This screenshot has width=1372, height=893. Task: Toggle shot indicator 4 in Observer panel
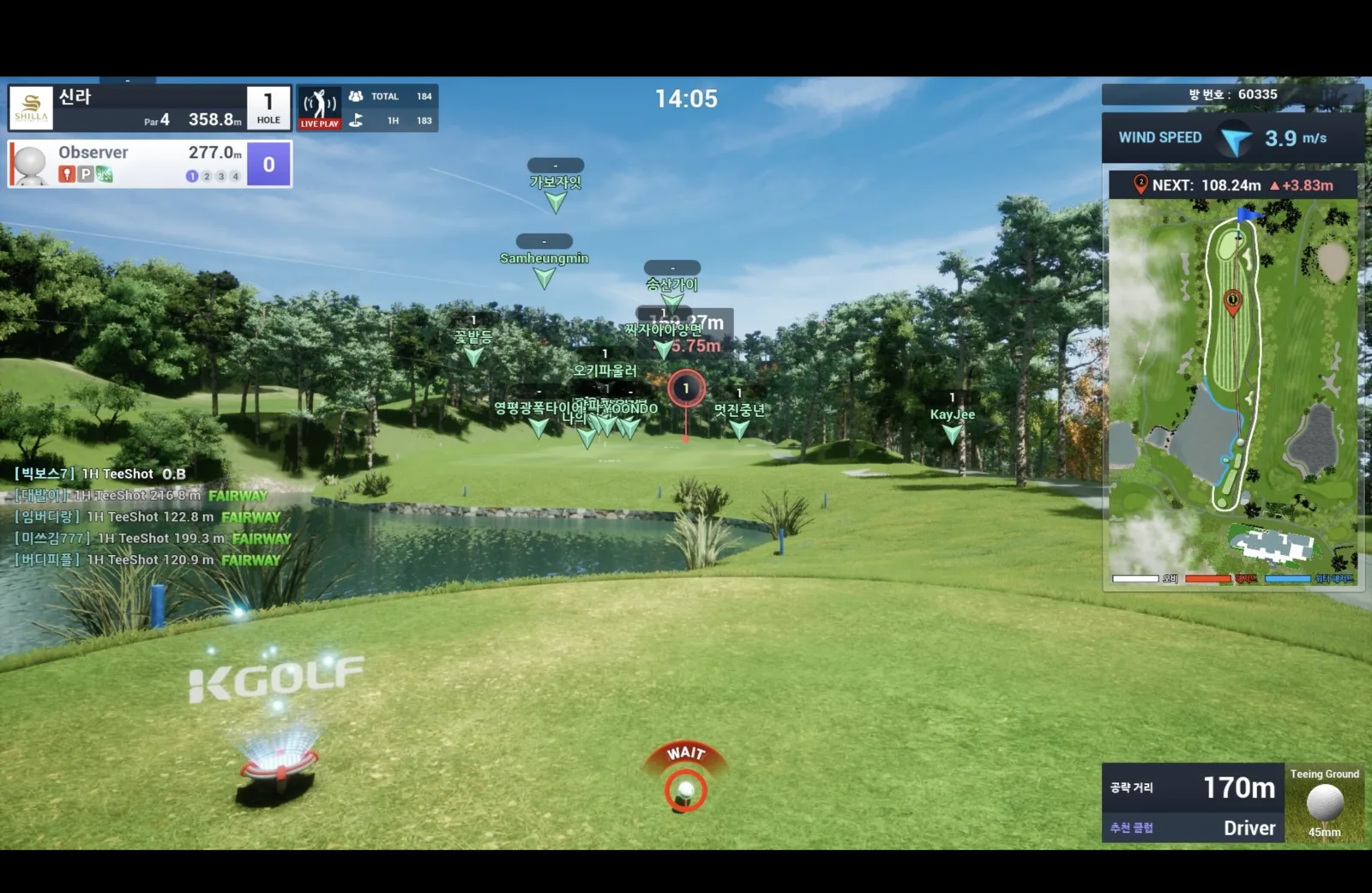[x=235, y=176]
